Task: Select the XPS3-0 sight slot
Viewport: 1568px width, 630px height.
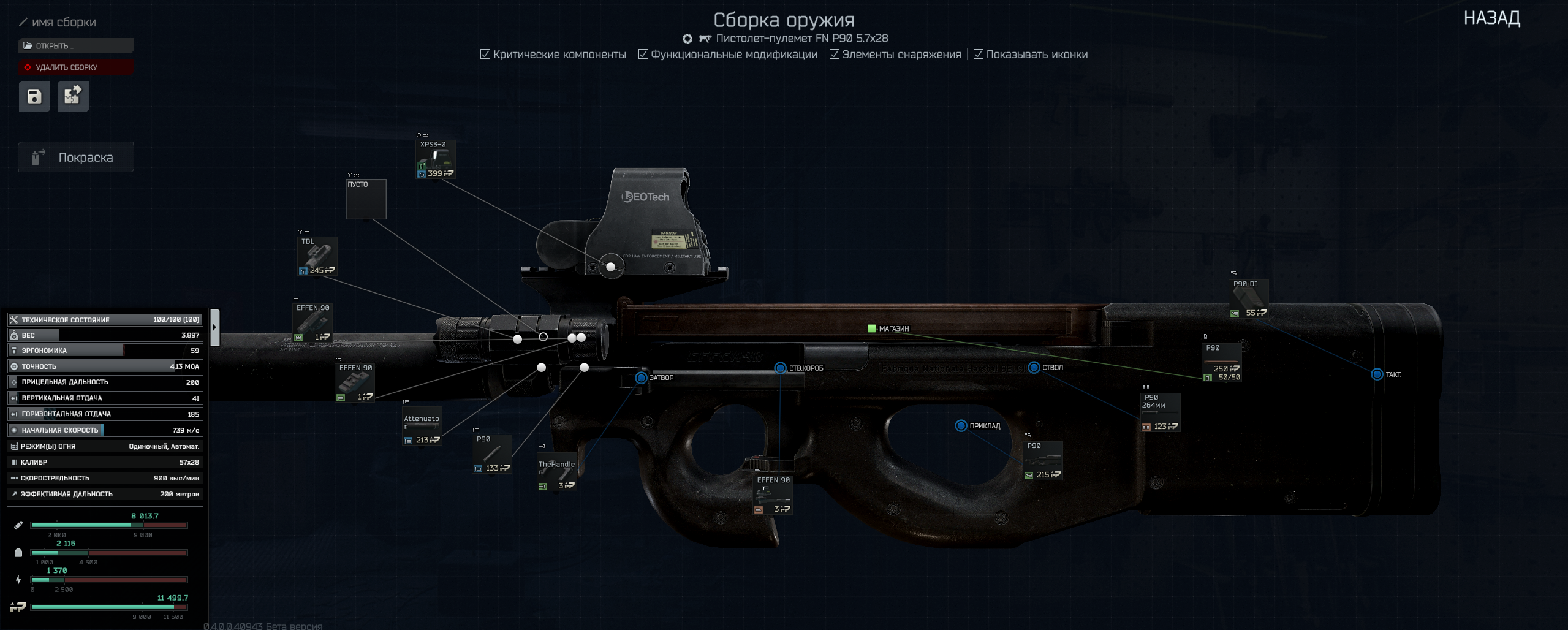Action: (x=435, y=159)
